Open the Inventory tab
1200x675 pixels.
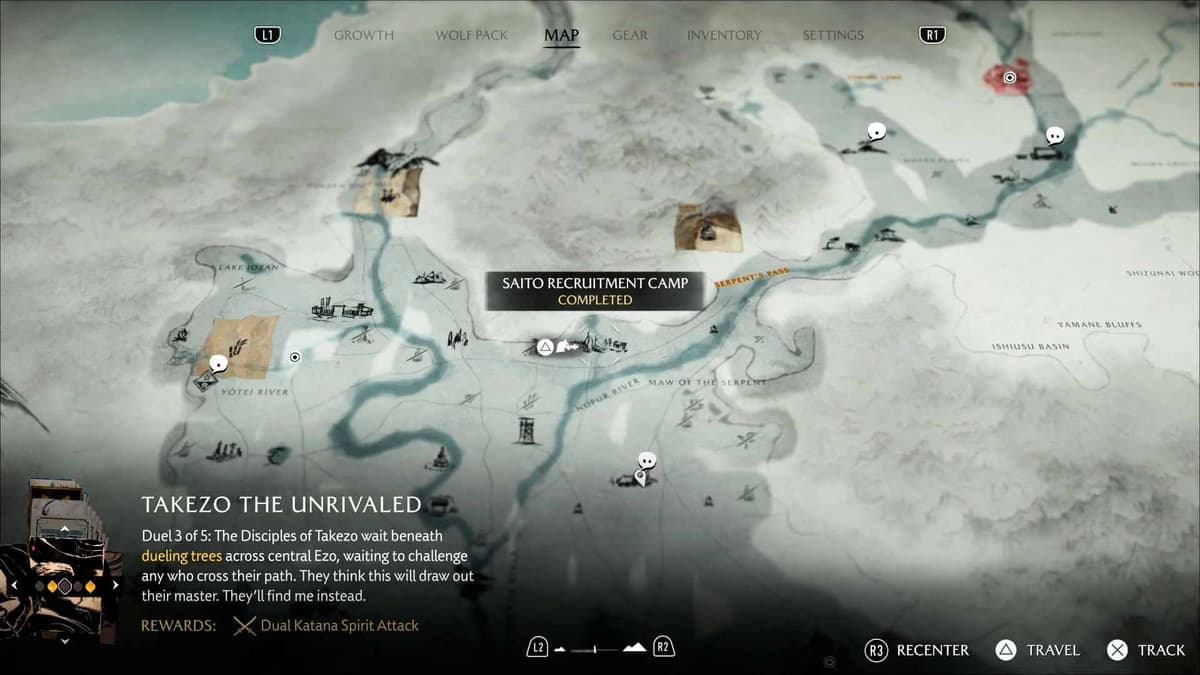(724, 35)
